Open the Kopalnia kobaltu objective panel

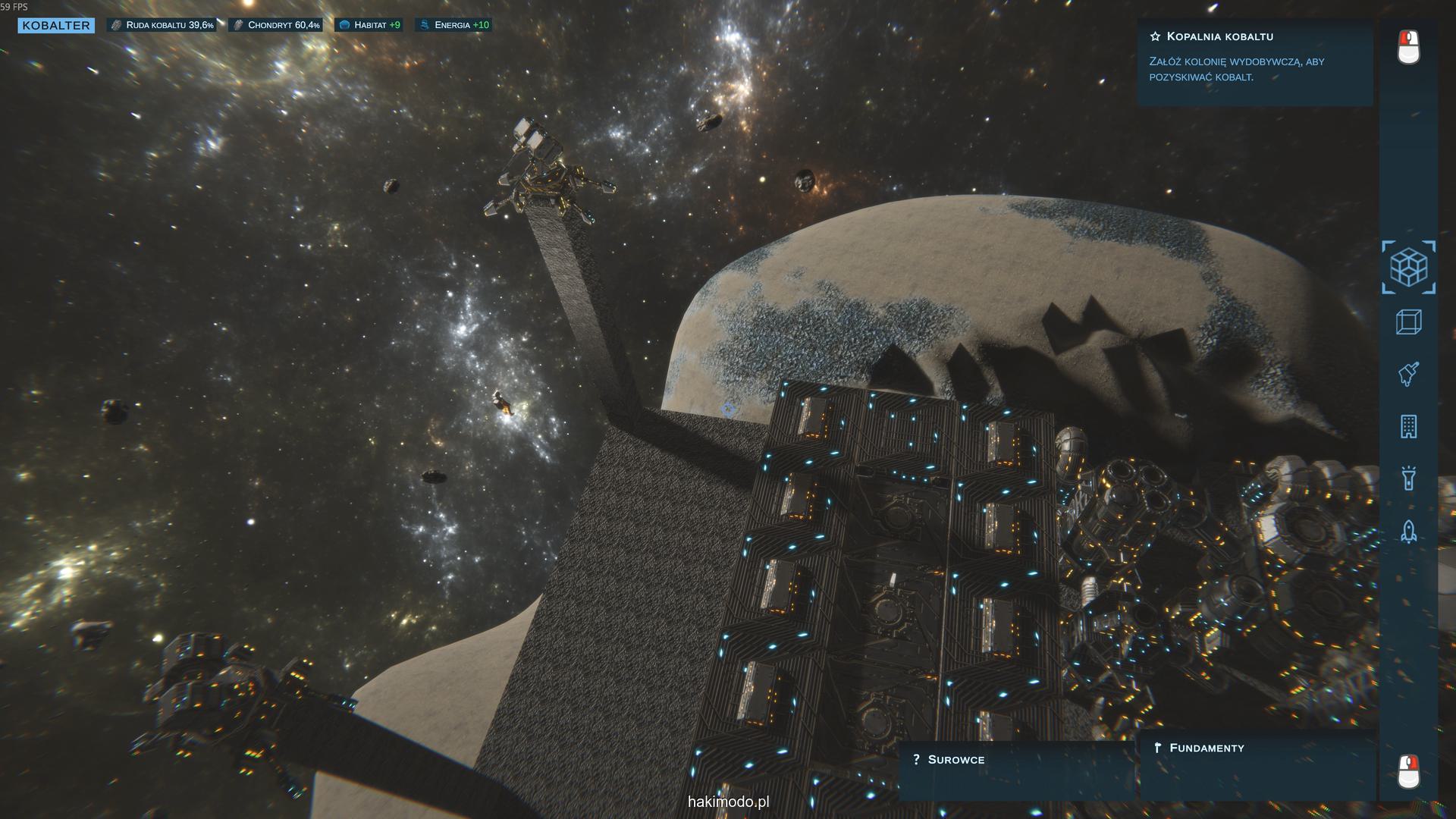(x=1254, y=61)
